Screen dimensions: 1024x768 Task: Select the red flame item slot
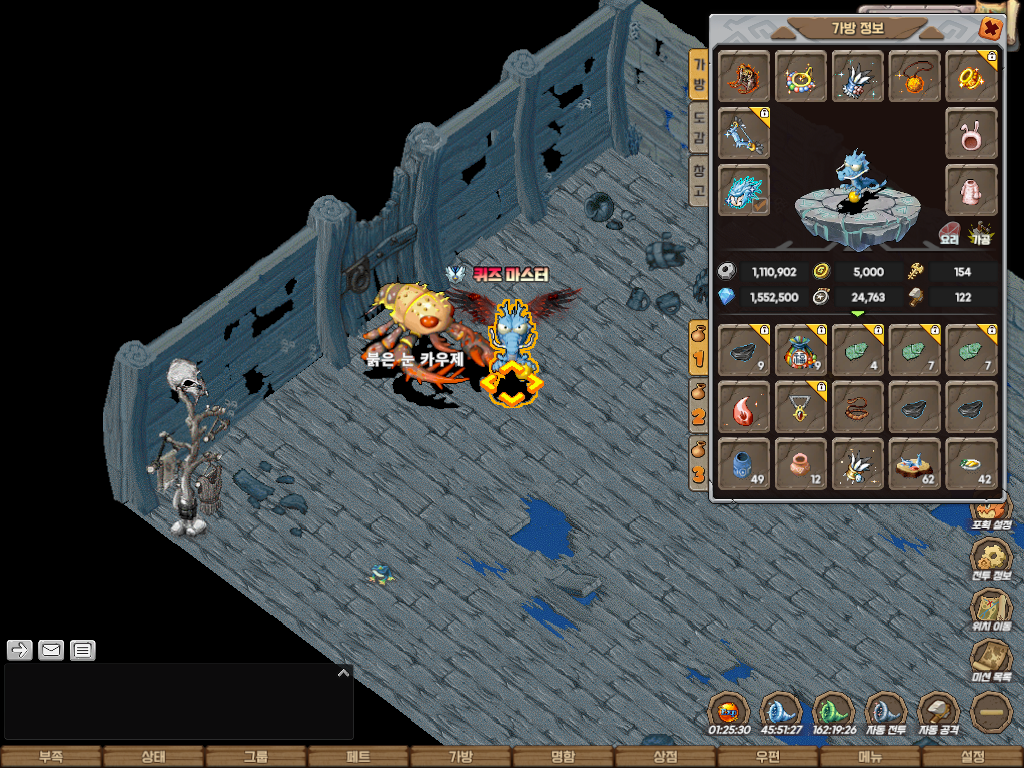click(743, 408)
